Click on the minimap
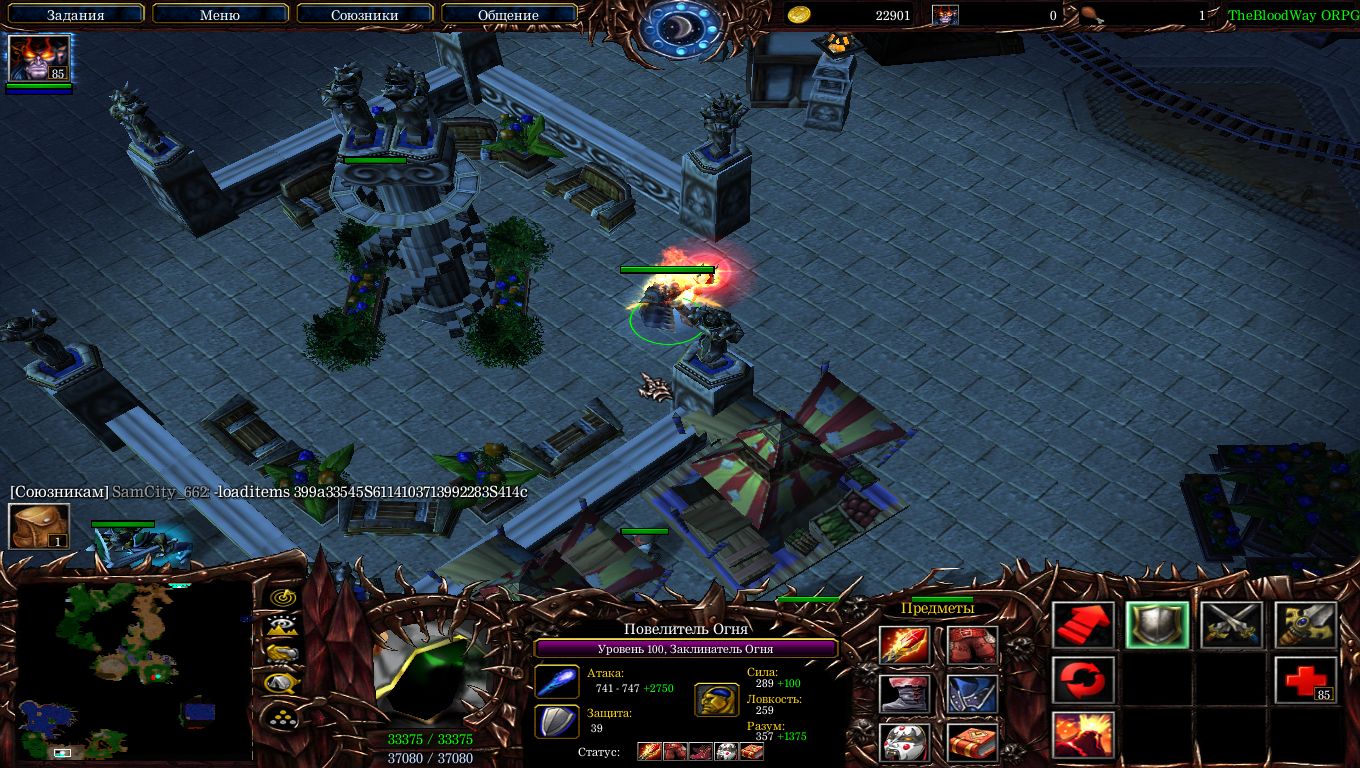 (x=134, y=670)
